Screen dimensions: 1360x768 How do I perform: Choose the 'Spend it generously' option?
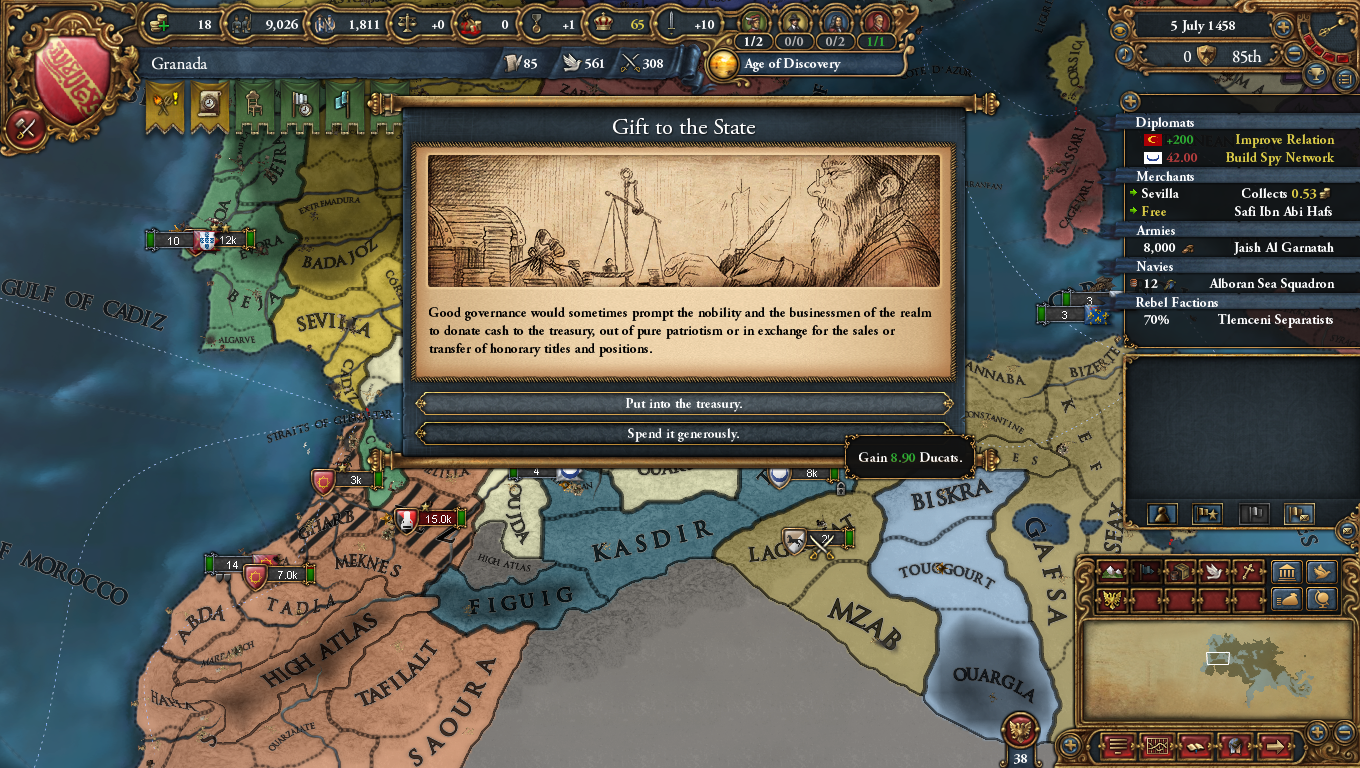pyautogui.click(x=683, y=433)
